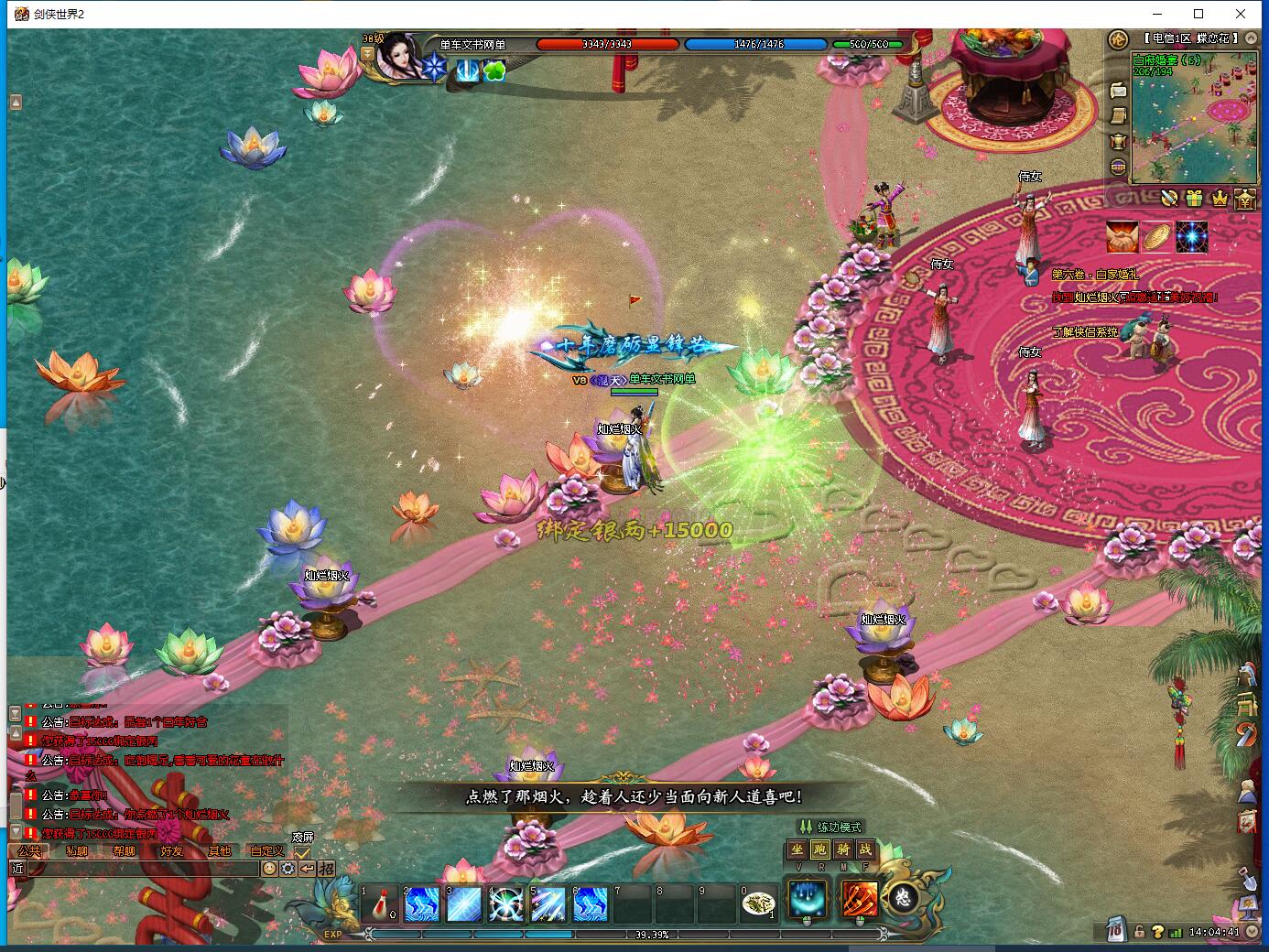Click the mail envelope icon beside minimap

pyautogui.click(x=1118, y=90)
